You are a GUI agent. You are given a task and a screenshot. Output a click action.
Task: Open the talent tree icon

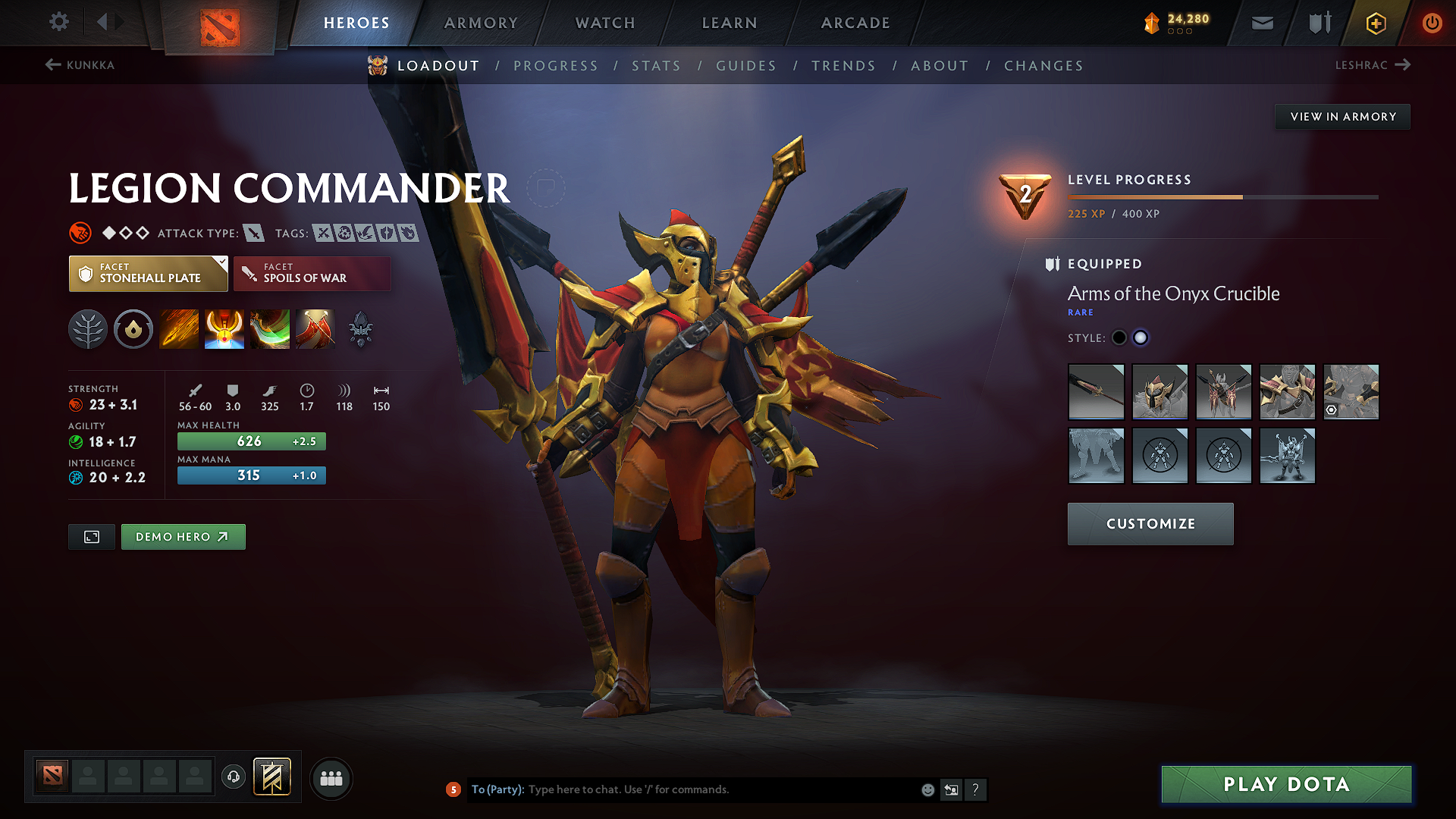[x=87, y=329]
